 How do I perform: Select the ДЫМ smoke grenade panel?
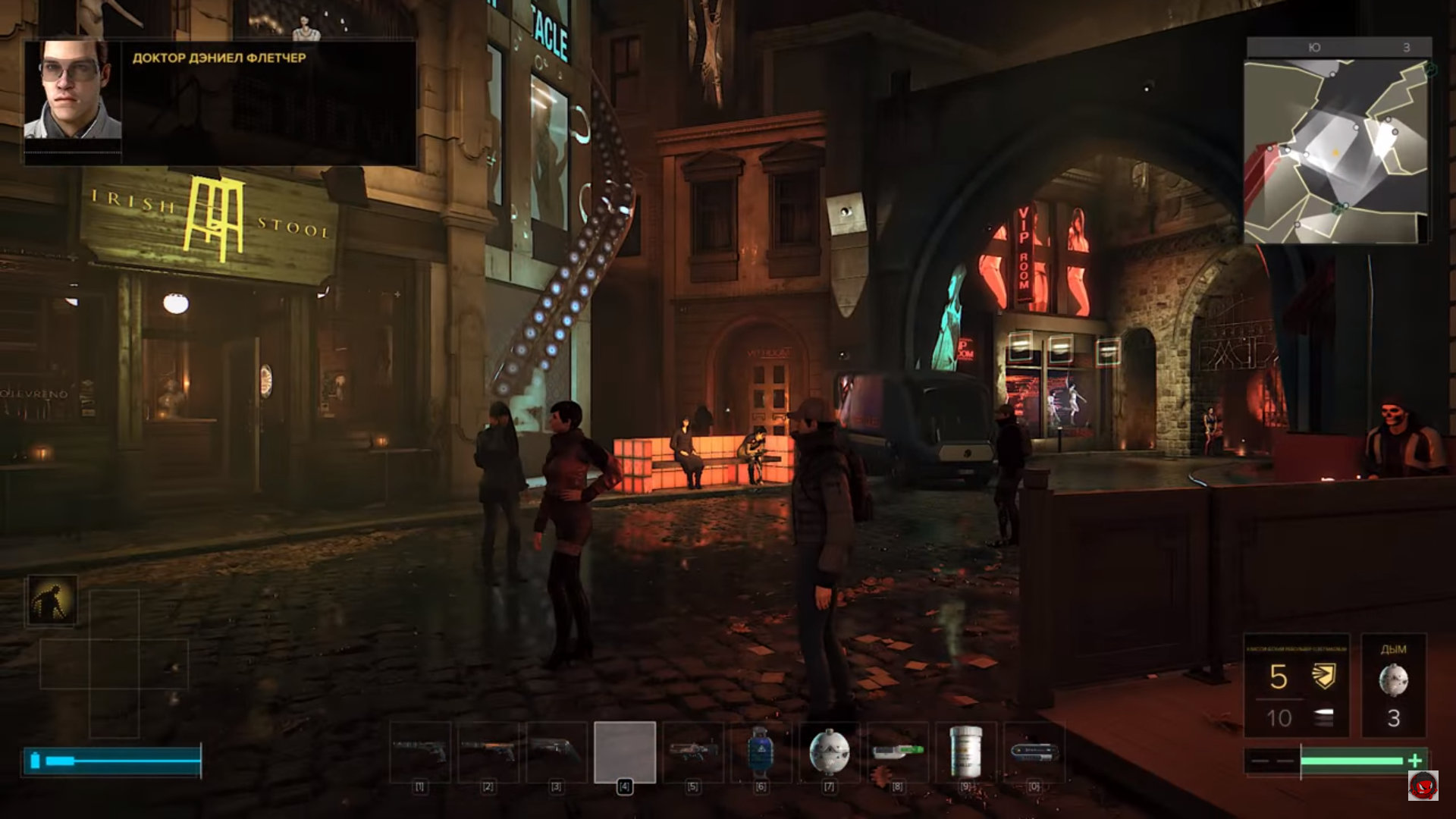click(1393, 685)
